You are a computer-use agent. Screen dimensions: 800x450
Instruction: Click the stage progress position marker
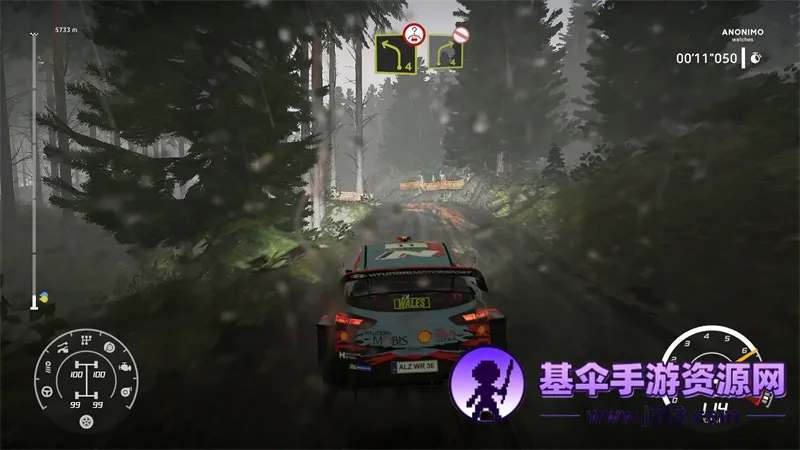pyautogui.click(x=34, y=298)
